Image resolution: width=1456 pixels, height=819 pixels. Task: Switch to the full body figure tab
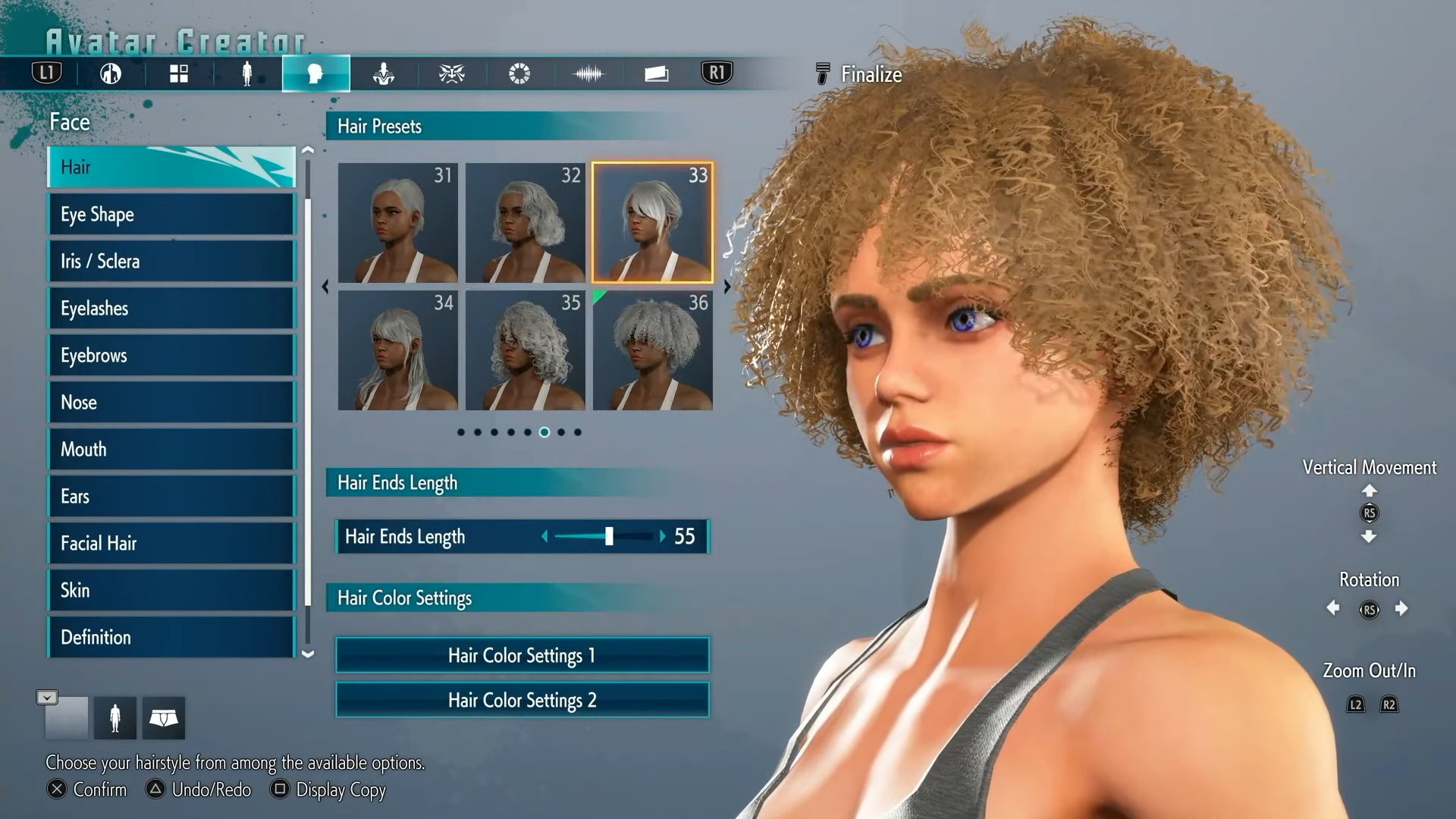click(246, 74)
